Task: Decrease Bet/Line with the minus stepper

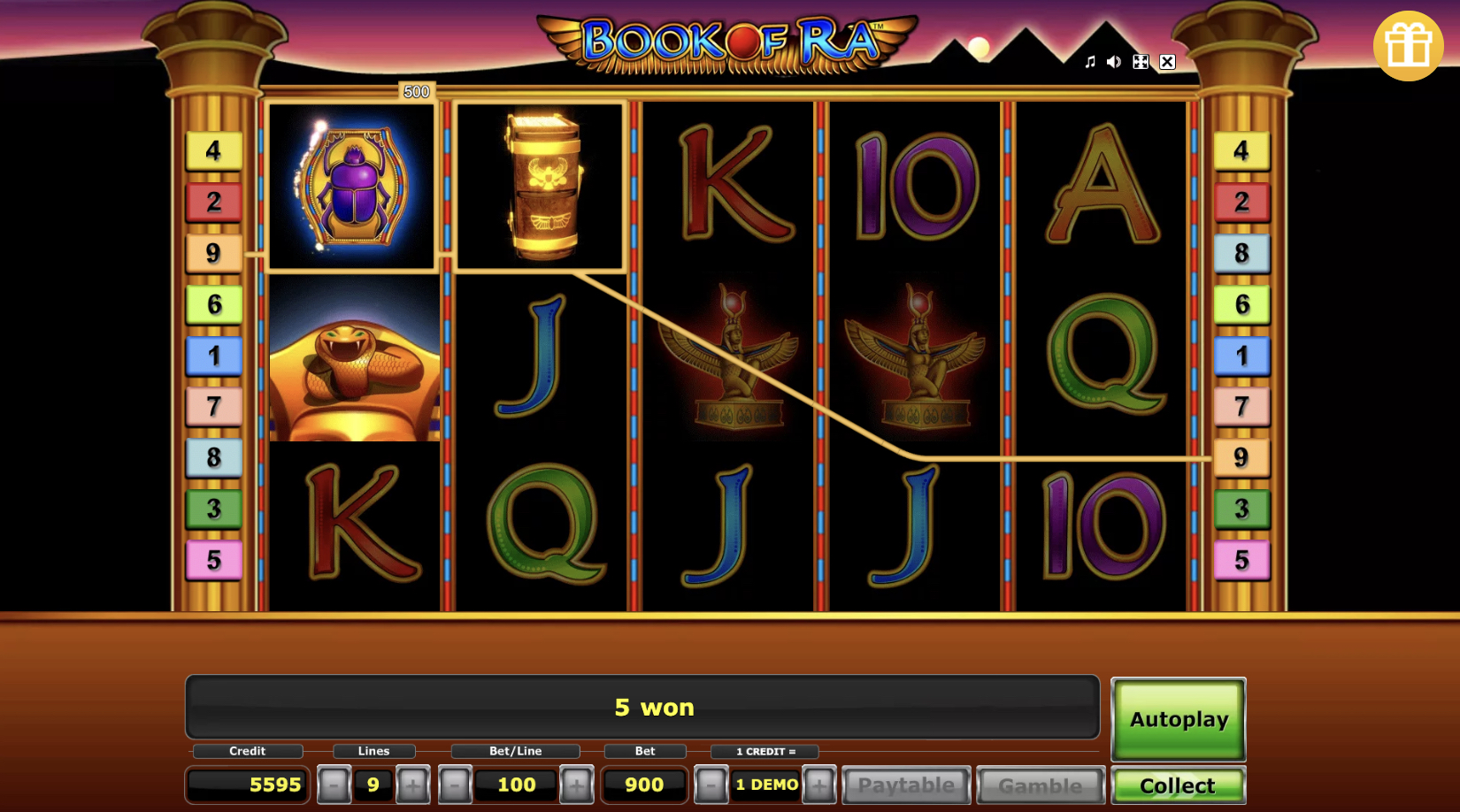Action: click(455, 784)
